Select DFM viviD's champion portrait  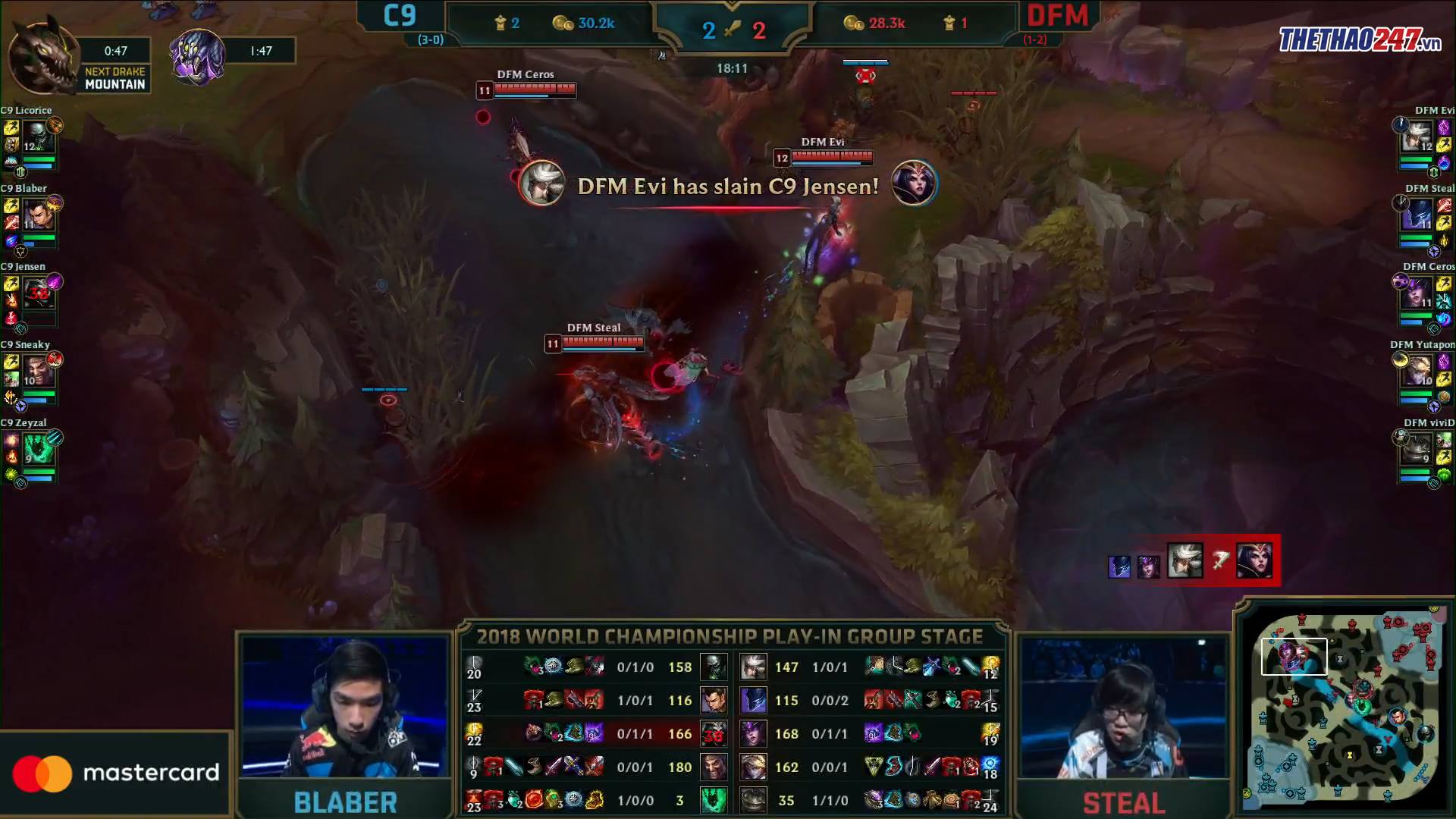click(x=1416, y=450)
